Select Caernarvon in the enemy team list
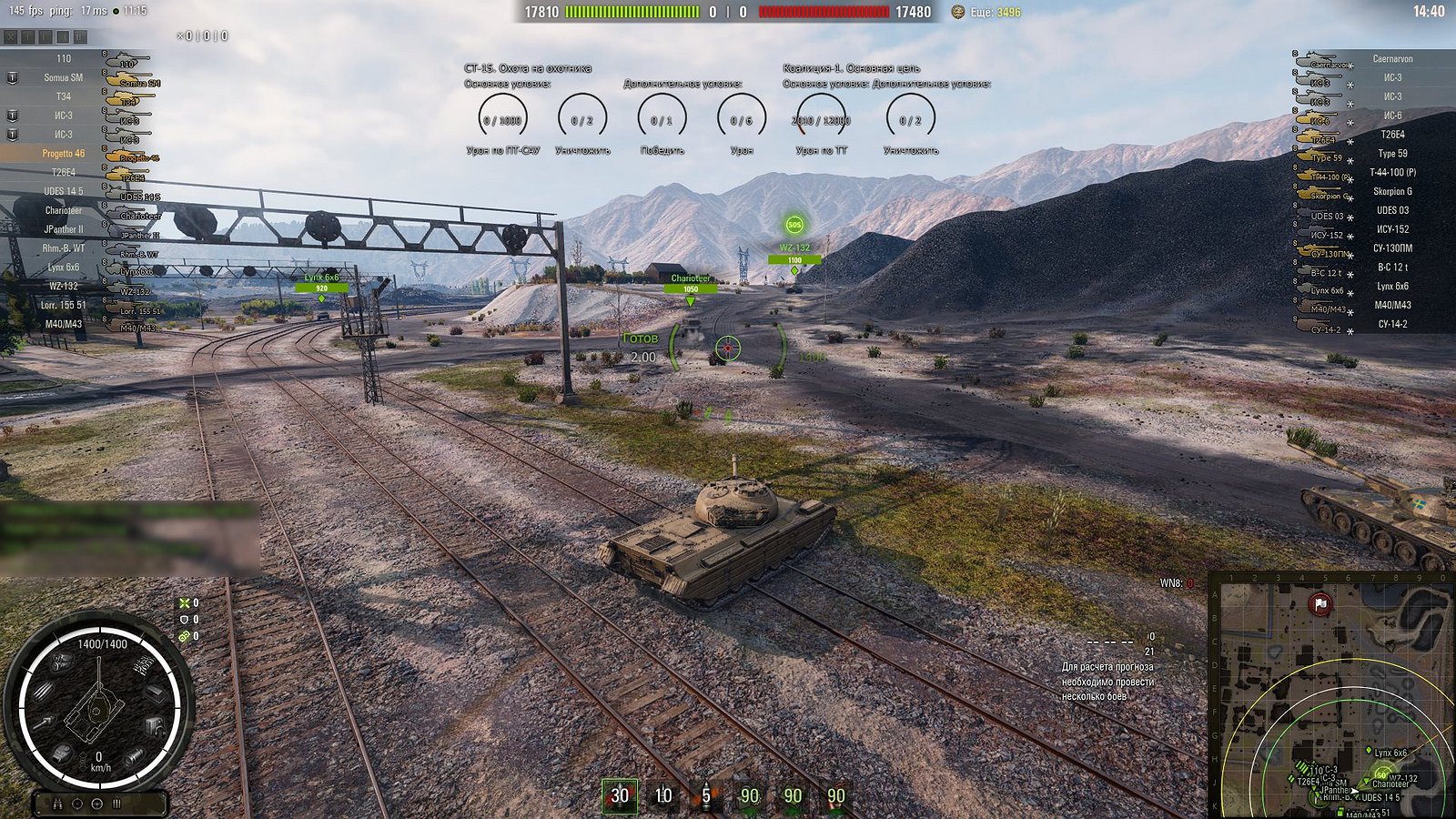This screenshot has width=1456, height=819. click(x=1392, y=59)
